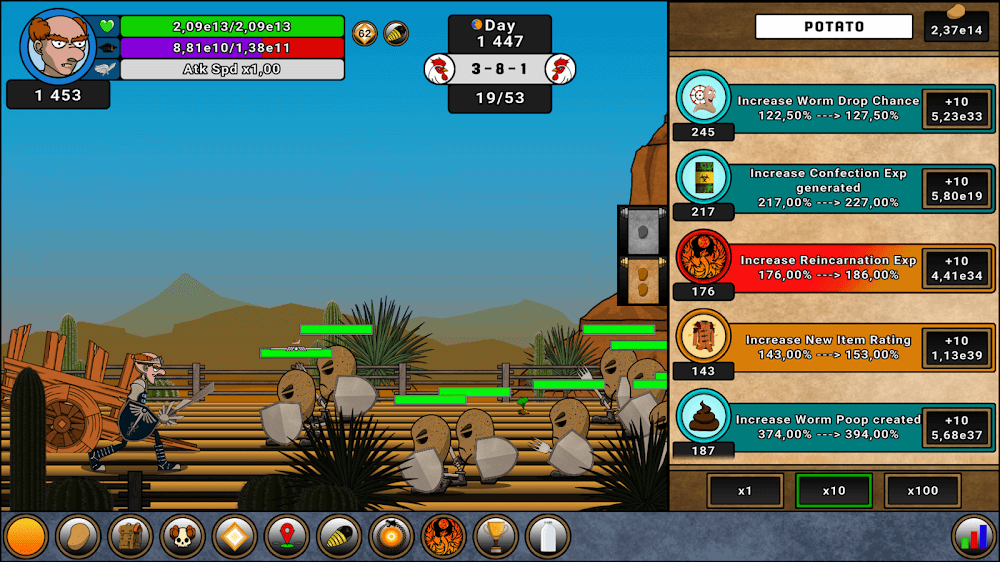Viewport: 1000px width, 562px height.
Task: Open the dog skull pet menu
Action: point(182,537)
